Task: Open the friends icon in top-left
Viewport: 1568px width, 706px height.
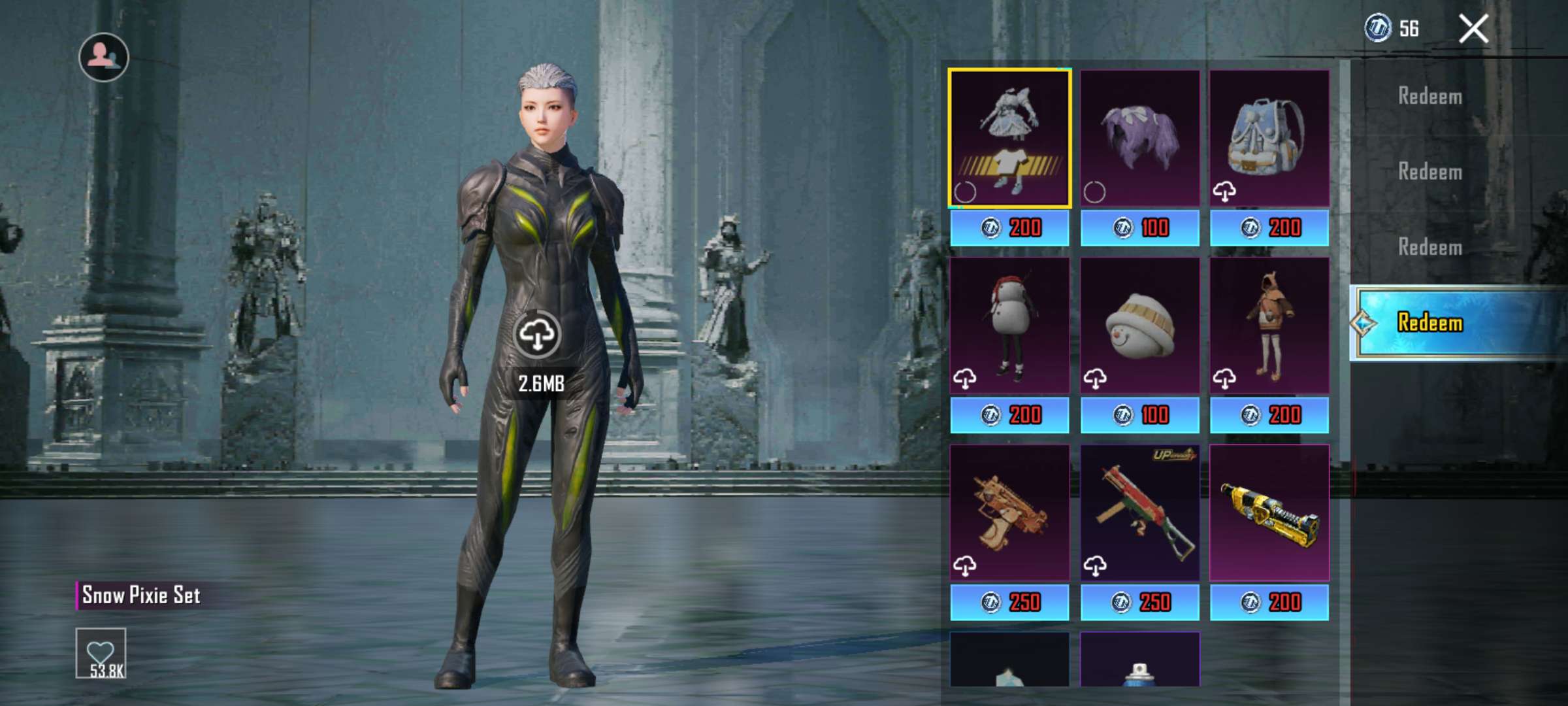Action: 104,57
